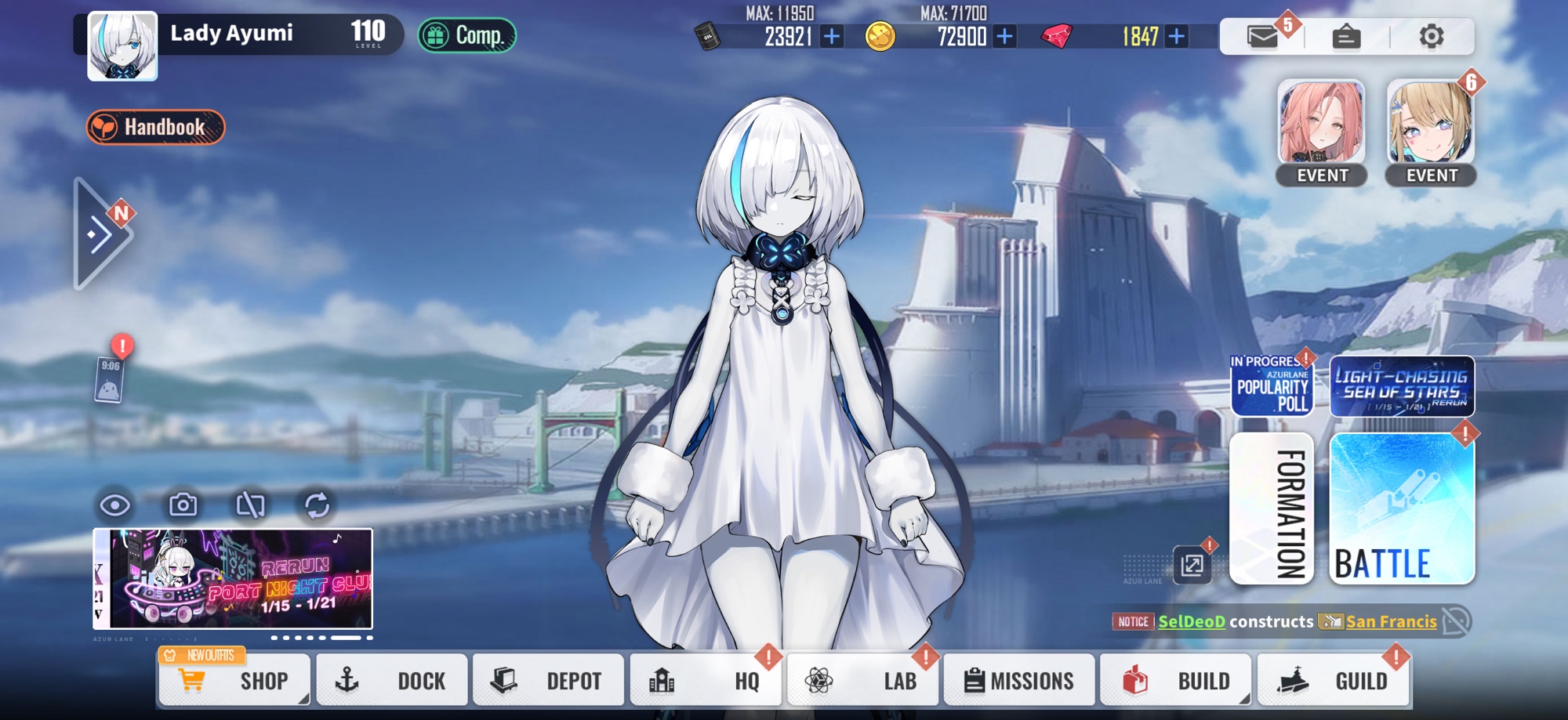This screenshot has height=720, width=1568.
Task: Open the settings gear
Action: click(x=1431, y=36)
